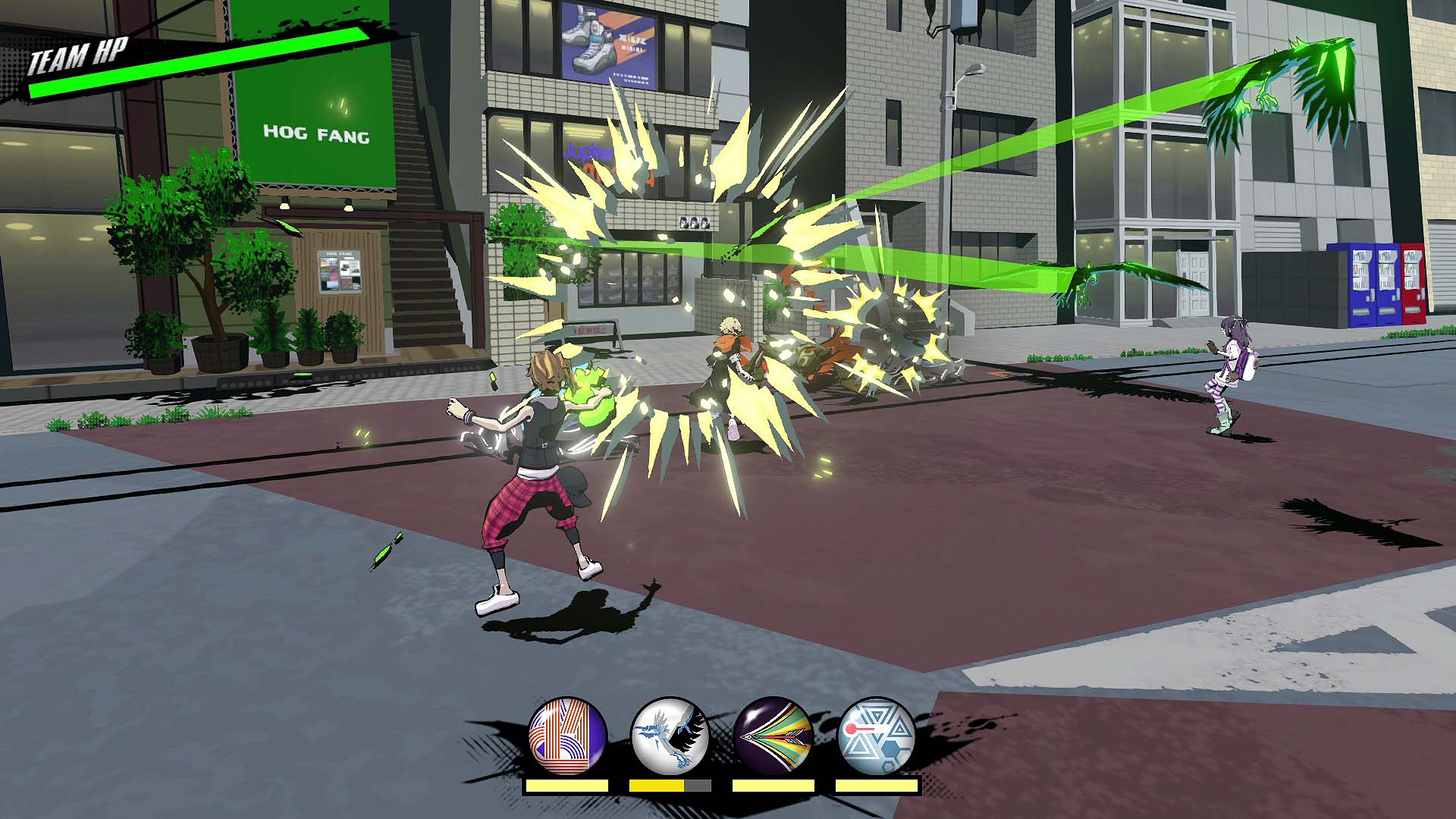Select the blue triangles pin
The image size is (1456, 819).
click(877, 736)
